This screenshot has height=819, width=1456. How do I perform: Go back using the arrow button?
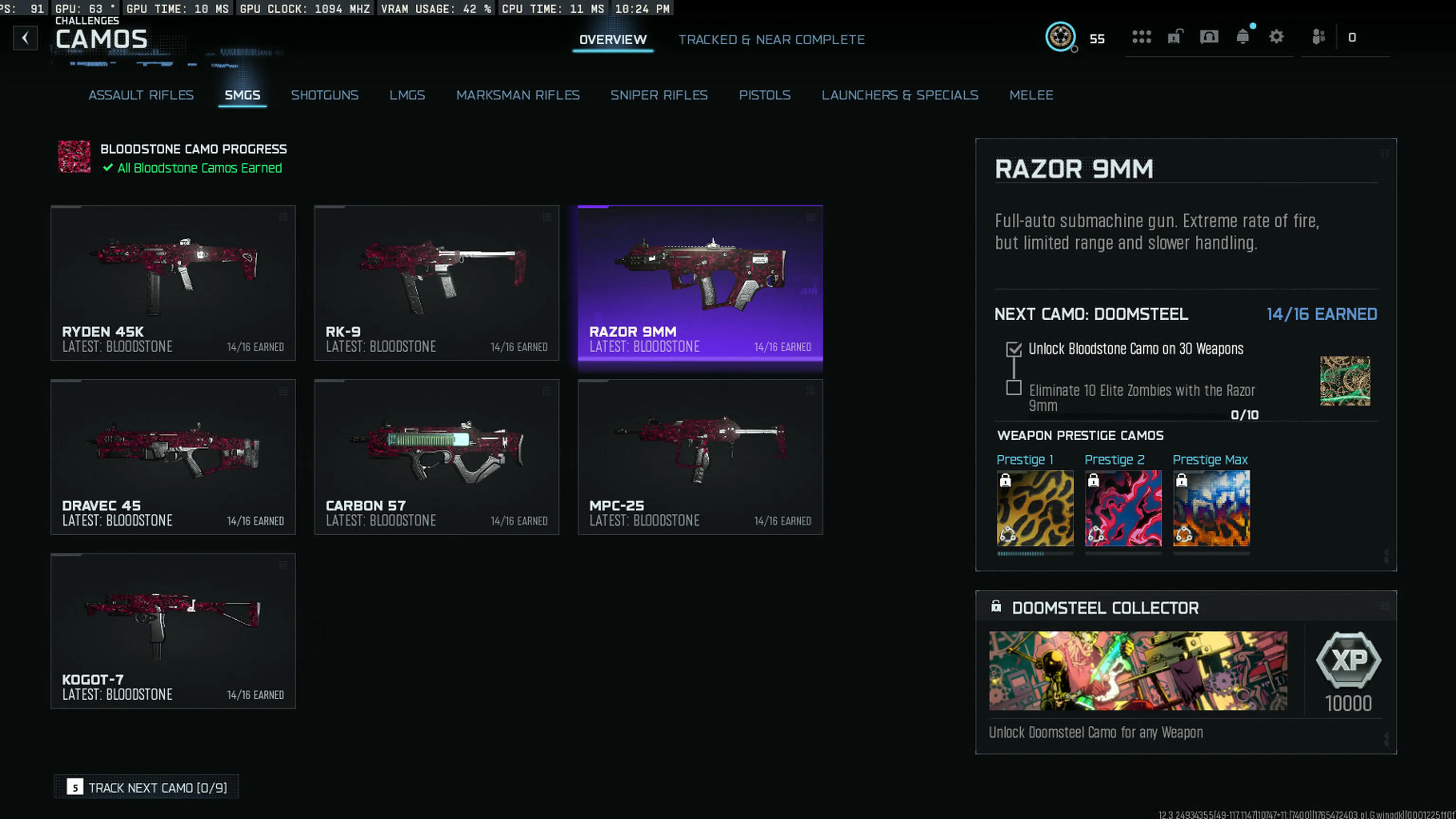click(25, 37)
